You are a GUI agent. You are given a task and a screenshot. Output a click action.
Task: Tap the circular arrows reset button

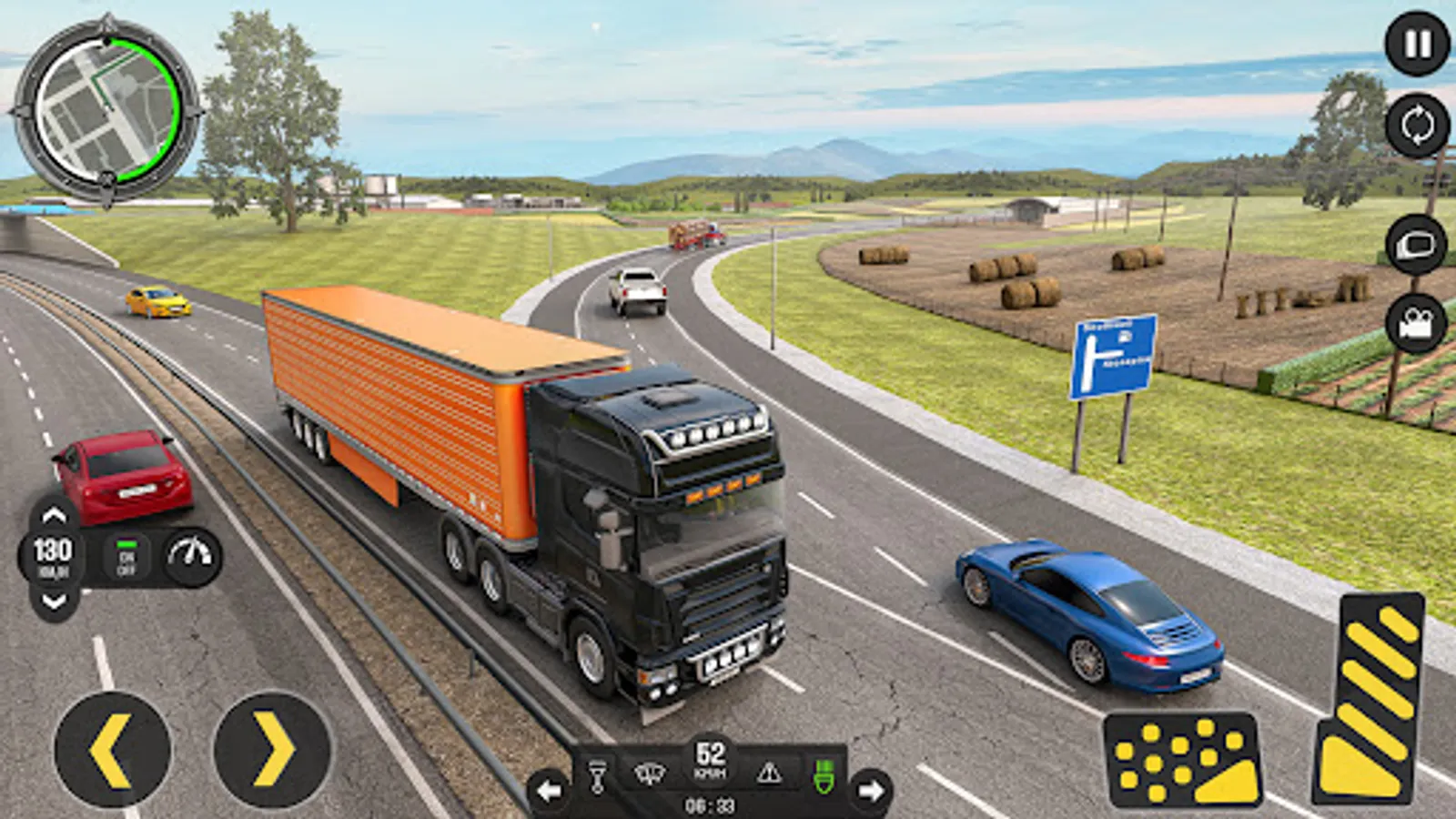(1417, 126)
